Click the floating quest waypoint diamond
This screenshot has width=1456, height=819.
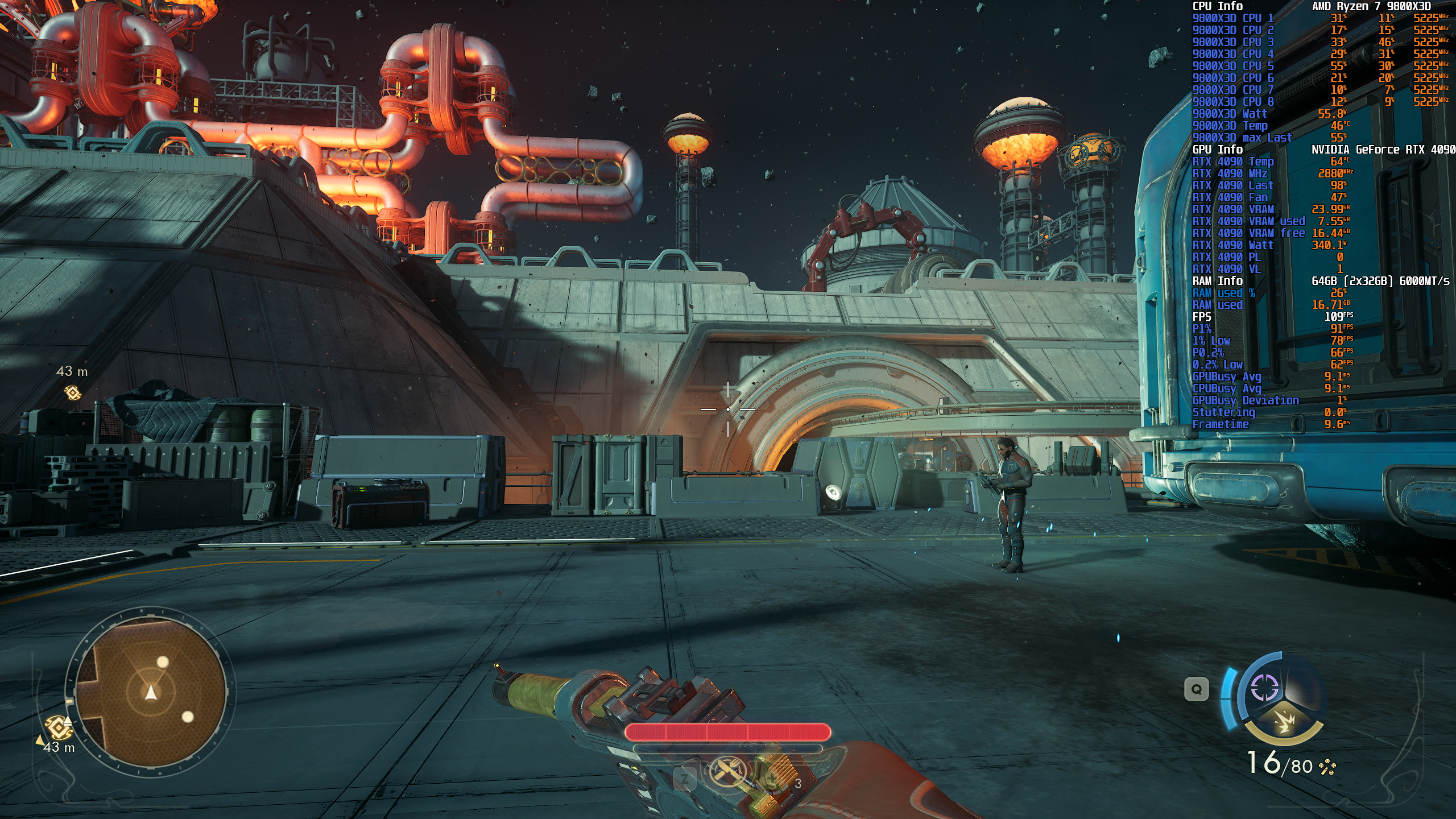pos(73,392)
